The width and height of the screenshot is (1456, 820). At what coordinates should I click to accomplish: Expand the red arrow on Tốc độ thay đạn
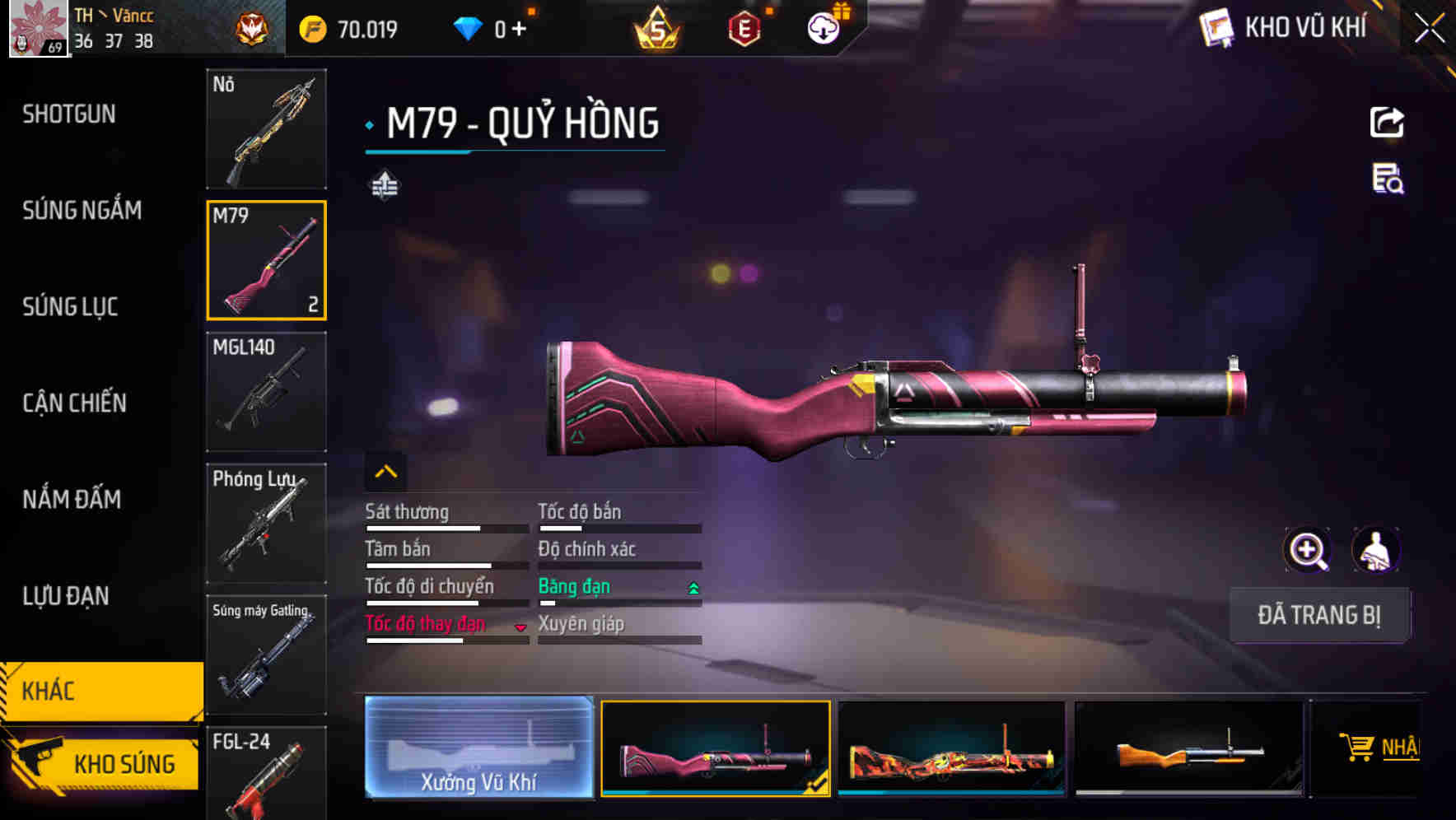520,628
